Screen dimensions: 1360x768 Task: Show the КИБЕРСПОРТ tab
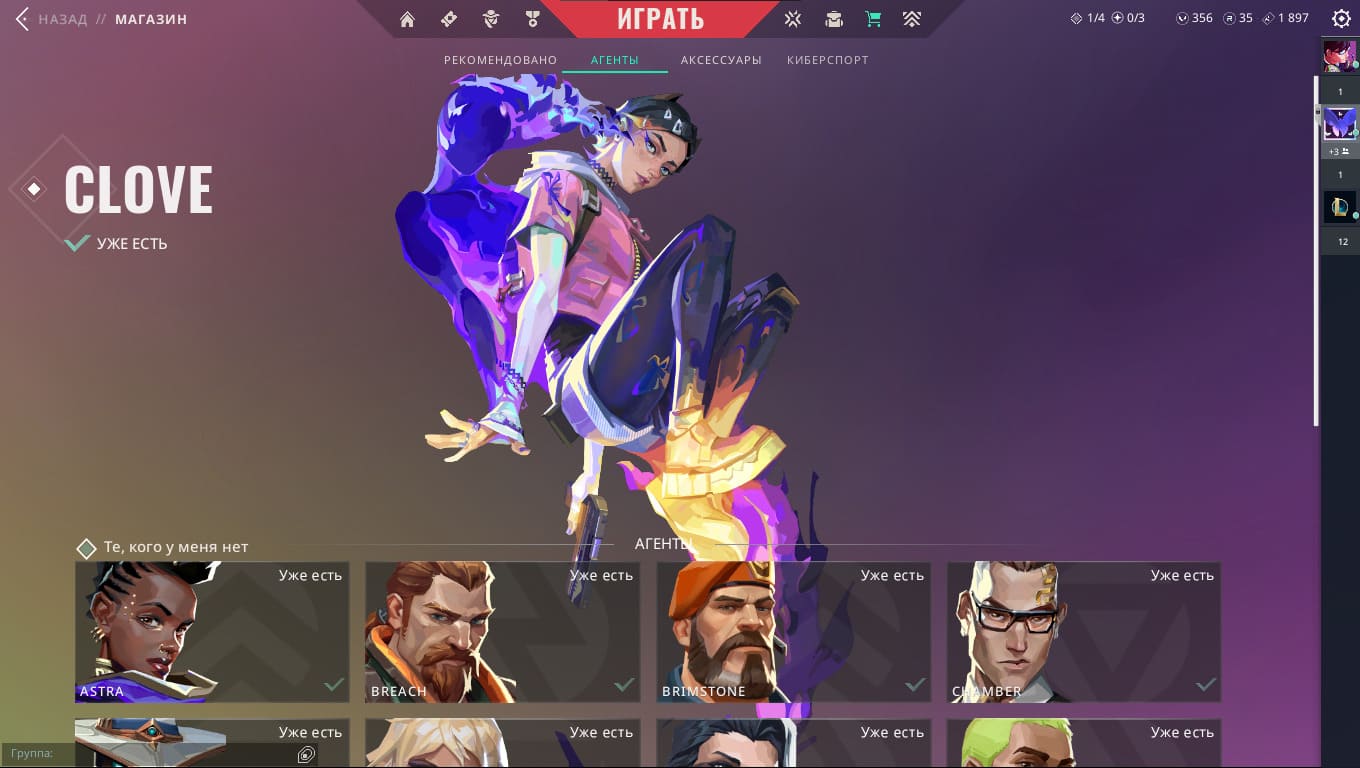[827, 60]
